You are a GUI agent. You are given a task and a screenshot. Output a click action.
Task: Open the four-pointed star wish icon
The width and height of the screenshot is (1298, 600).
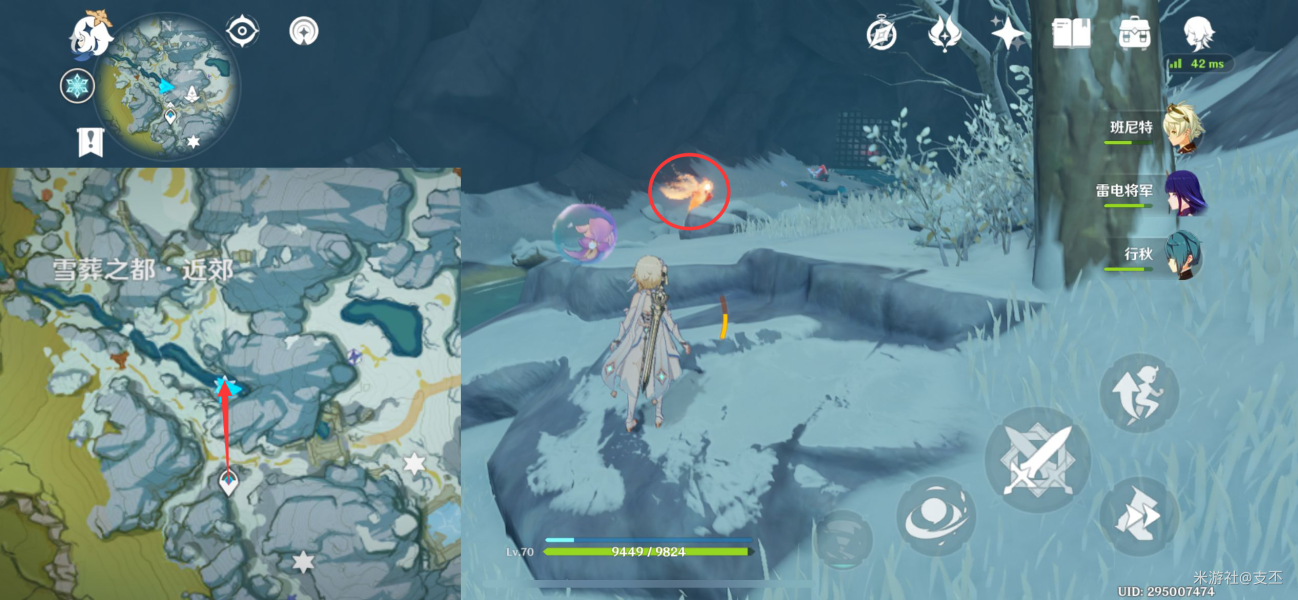(x=1008, y=34)
